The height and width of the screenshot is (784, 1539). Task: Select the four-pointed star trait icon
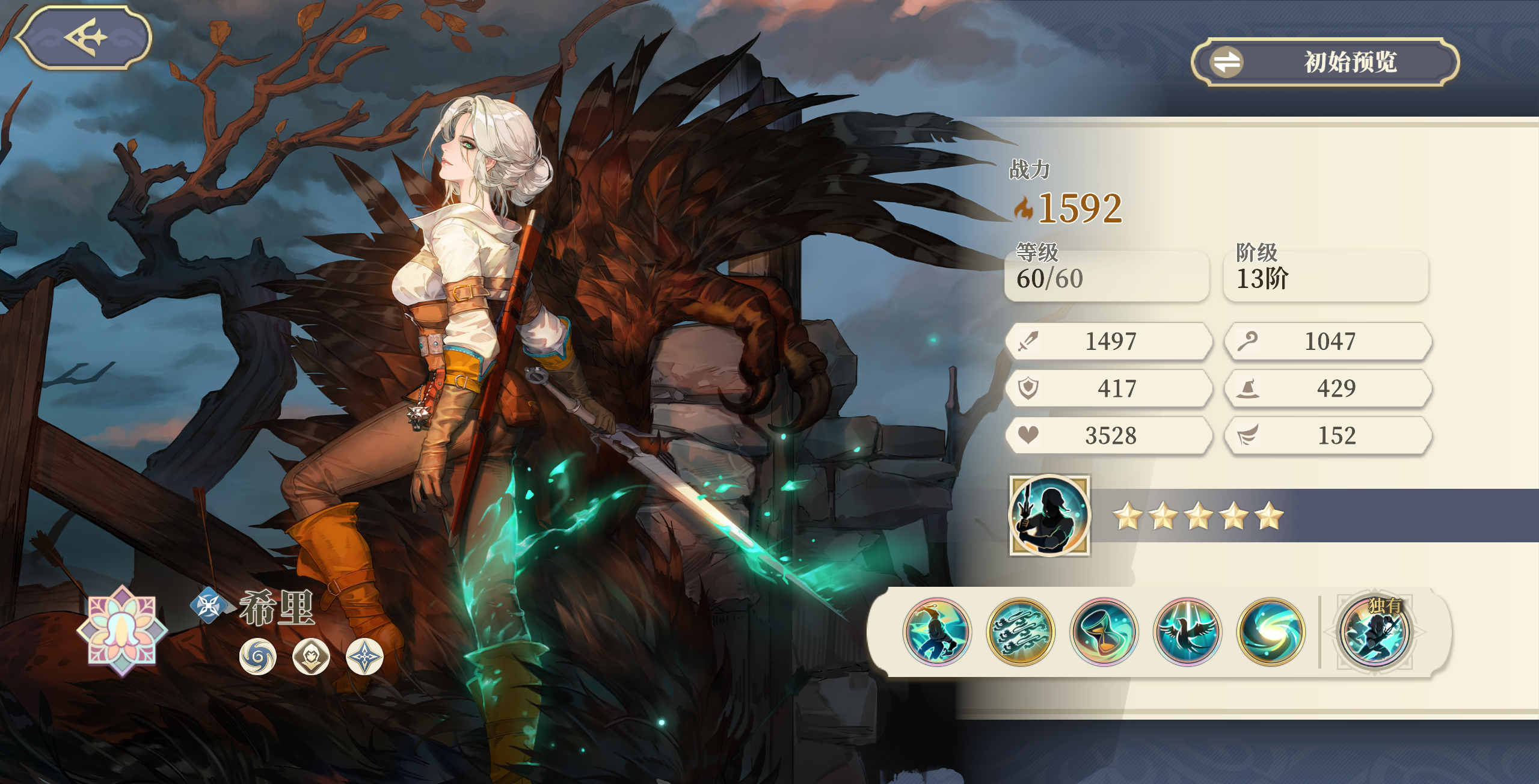click(364, 656)
